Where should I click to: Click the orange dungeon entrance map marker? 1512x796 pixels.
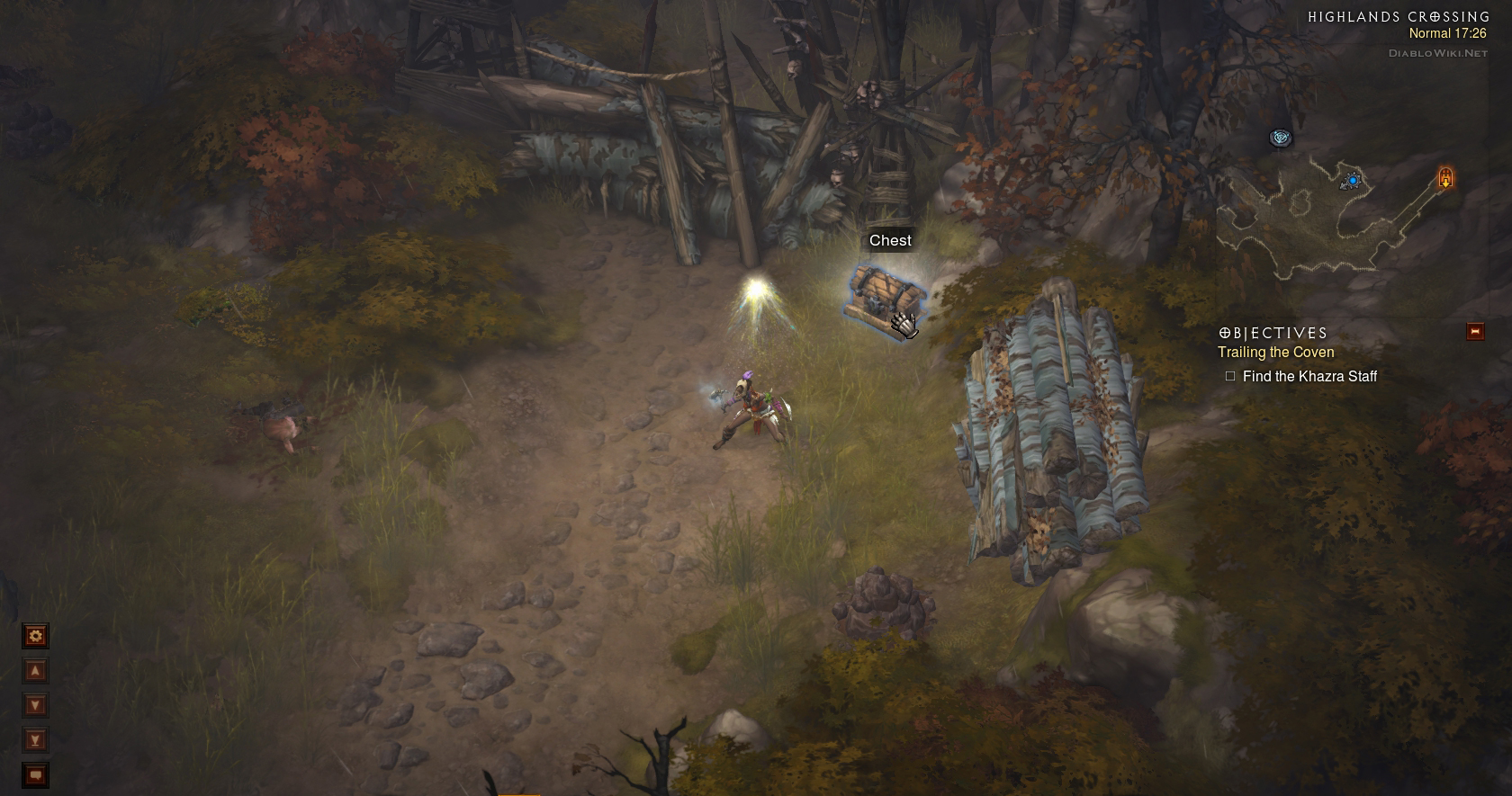click(1445, 177)
